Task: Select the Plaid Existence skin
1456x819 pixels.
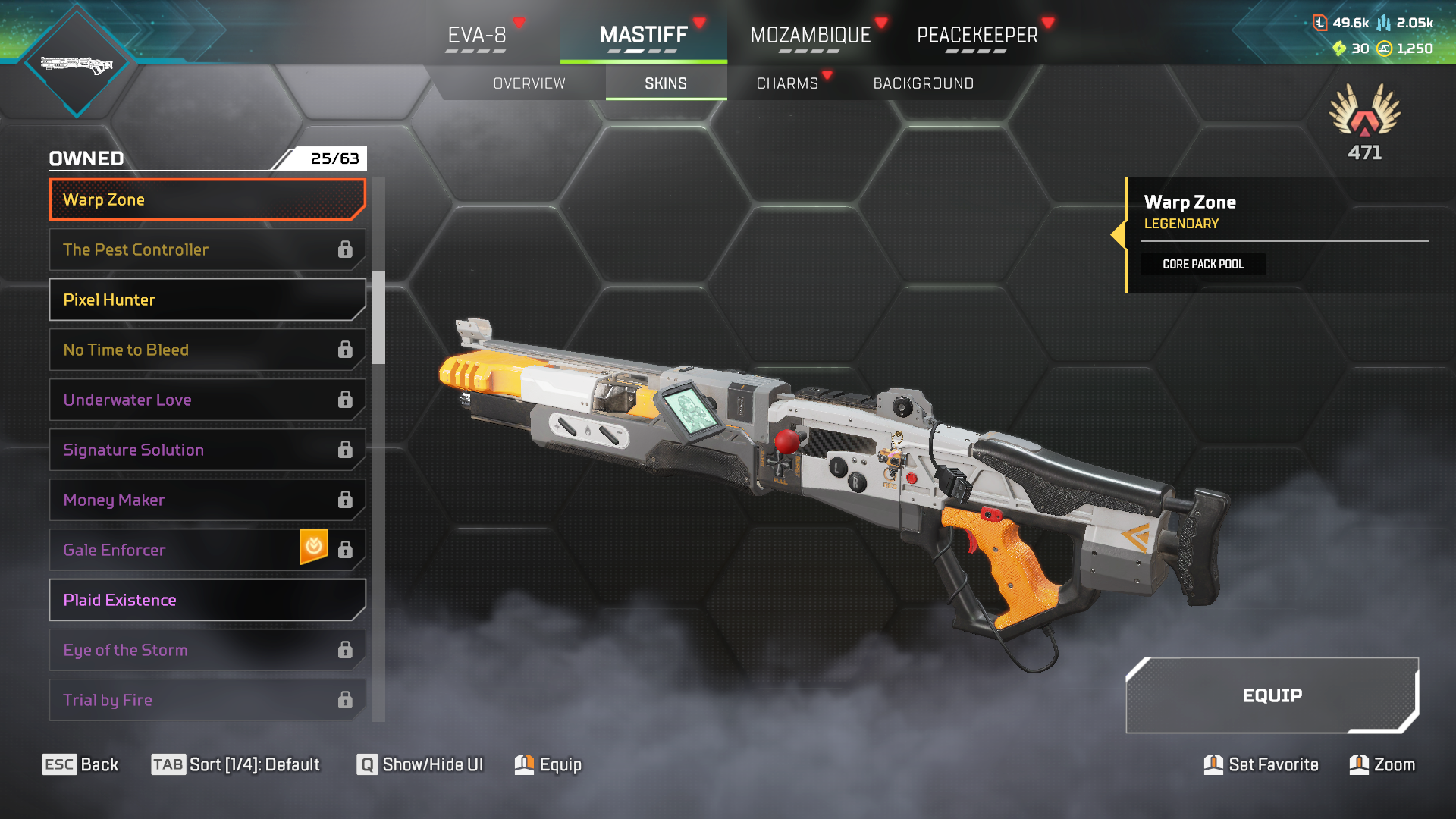Action: (207, 601)
